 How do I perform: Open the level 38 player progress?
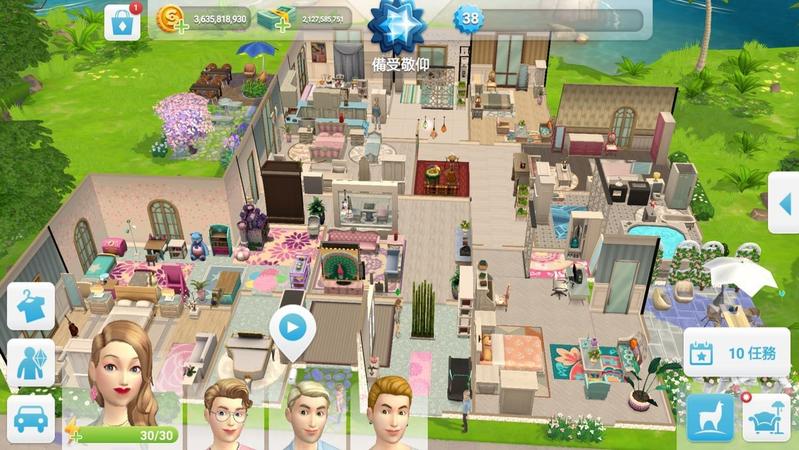469,20
